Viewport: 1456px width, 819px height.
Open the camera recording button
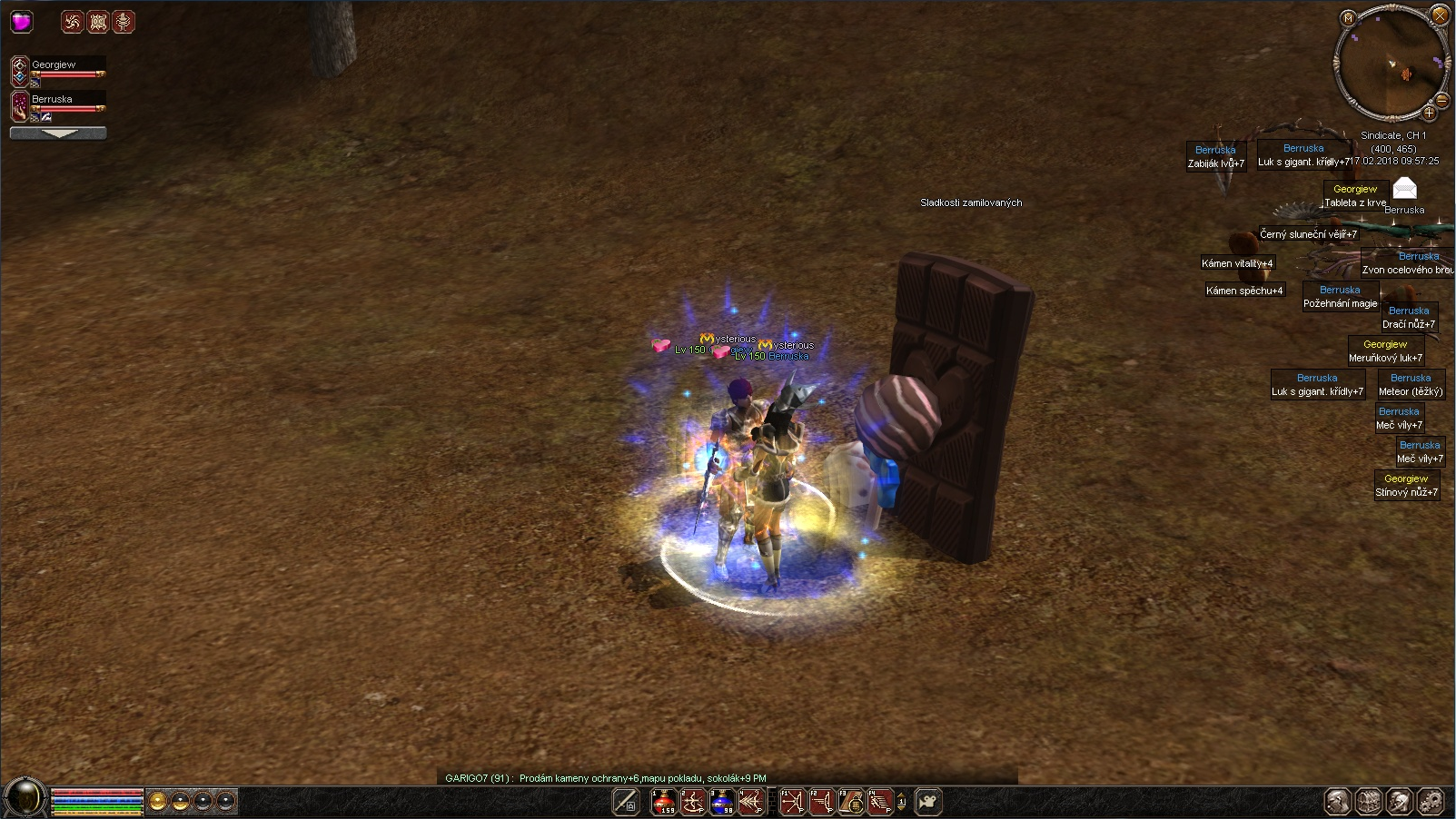[x=928, y=802]
